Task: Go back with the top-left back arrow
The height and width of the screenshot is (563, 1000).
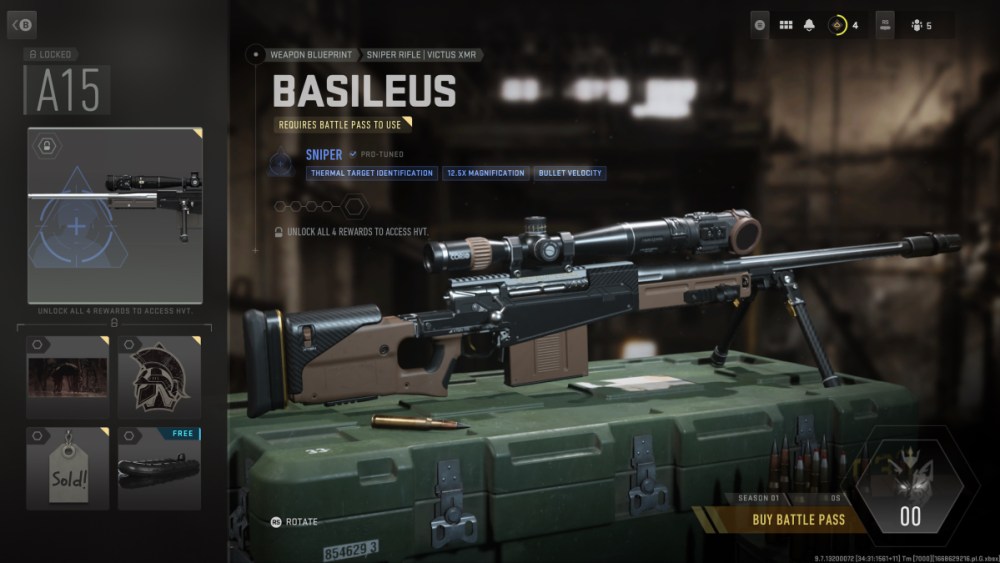Action: [x=21, y=24]
